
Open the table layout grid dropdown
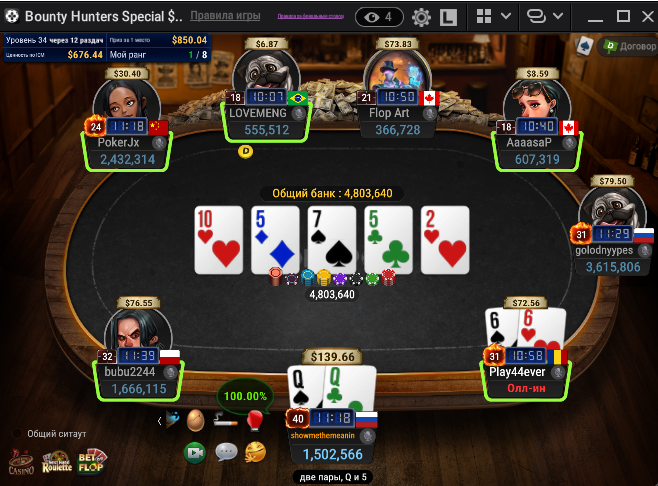point(494,17)
